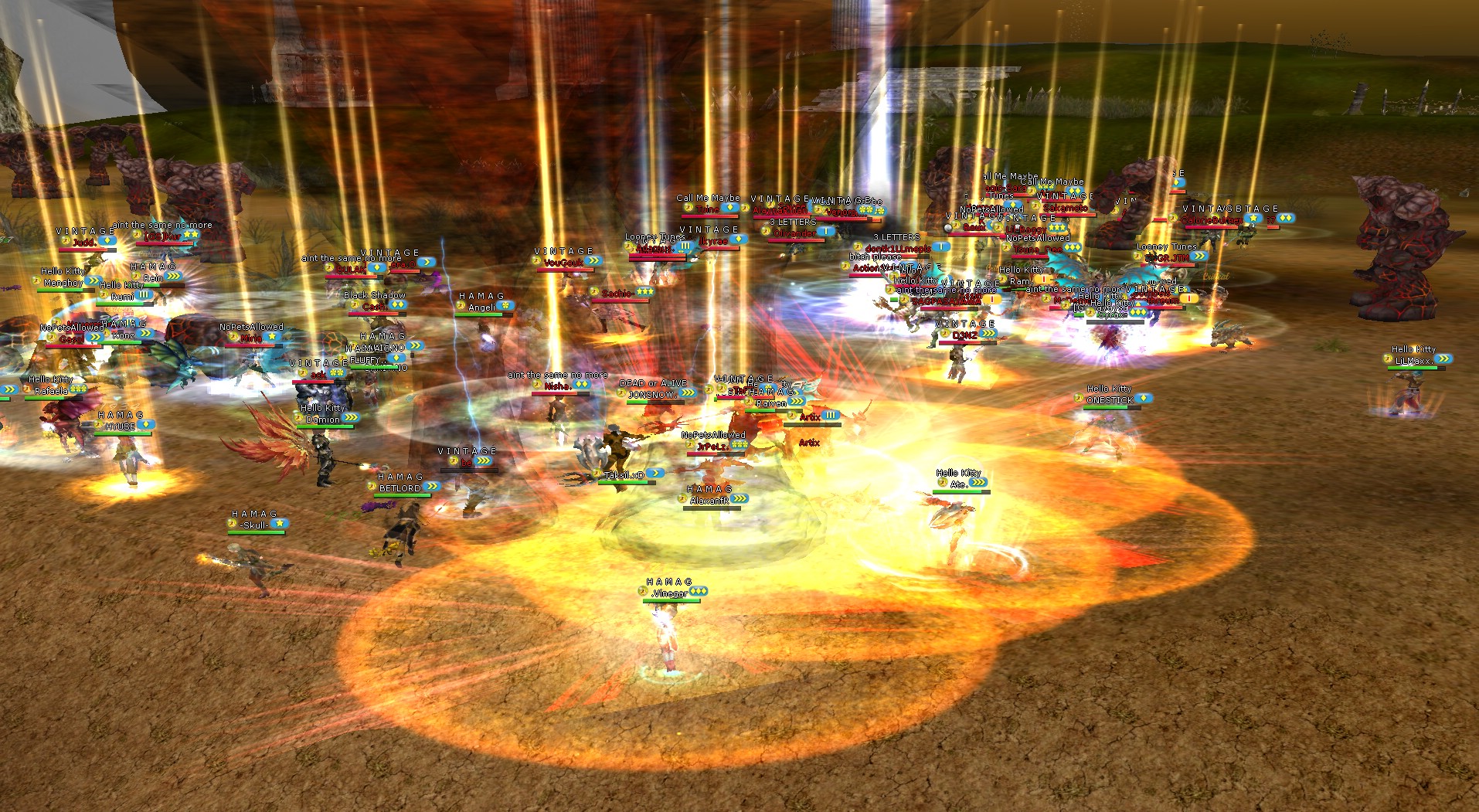Click the coin icon beside Judd.'s nameplate

pyautogui.click(x=66, y=240)
